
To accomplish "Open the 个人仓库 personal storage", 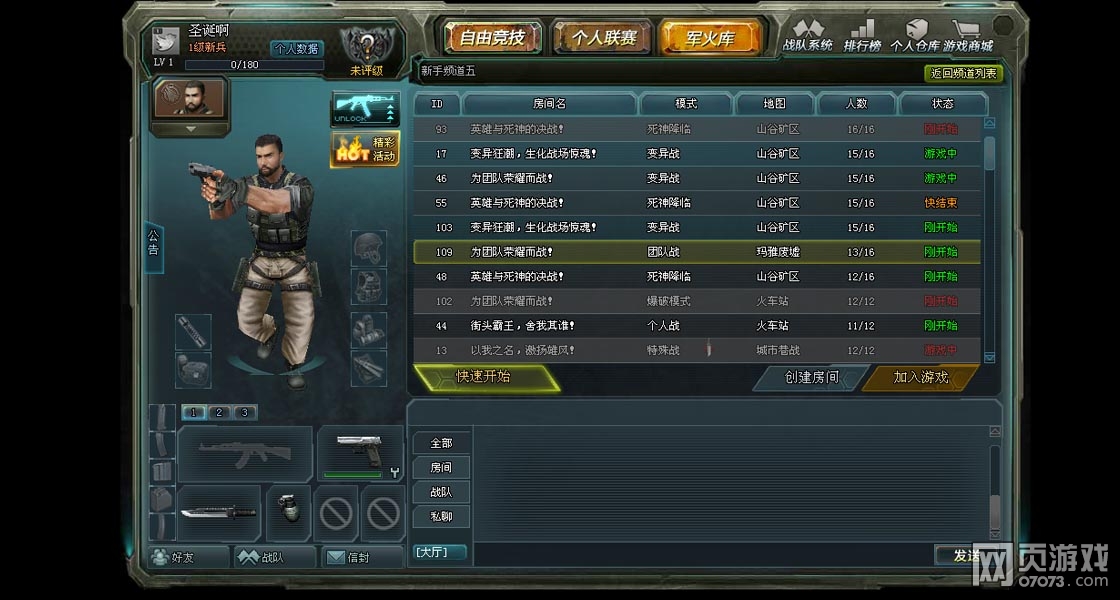I will click(914, 36).
